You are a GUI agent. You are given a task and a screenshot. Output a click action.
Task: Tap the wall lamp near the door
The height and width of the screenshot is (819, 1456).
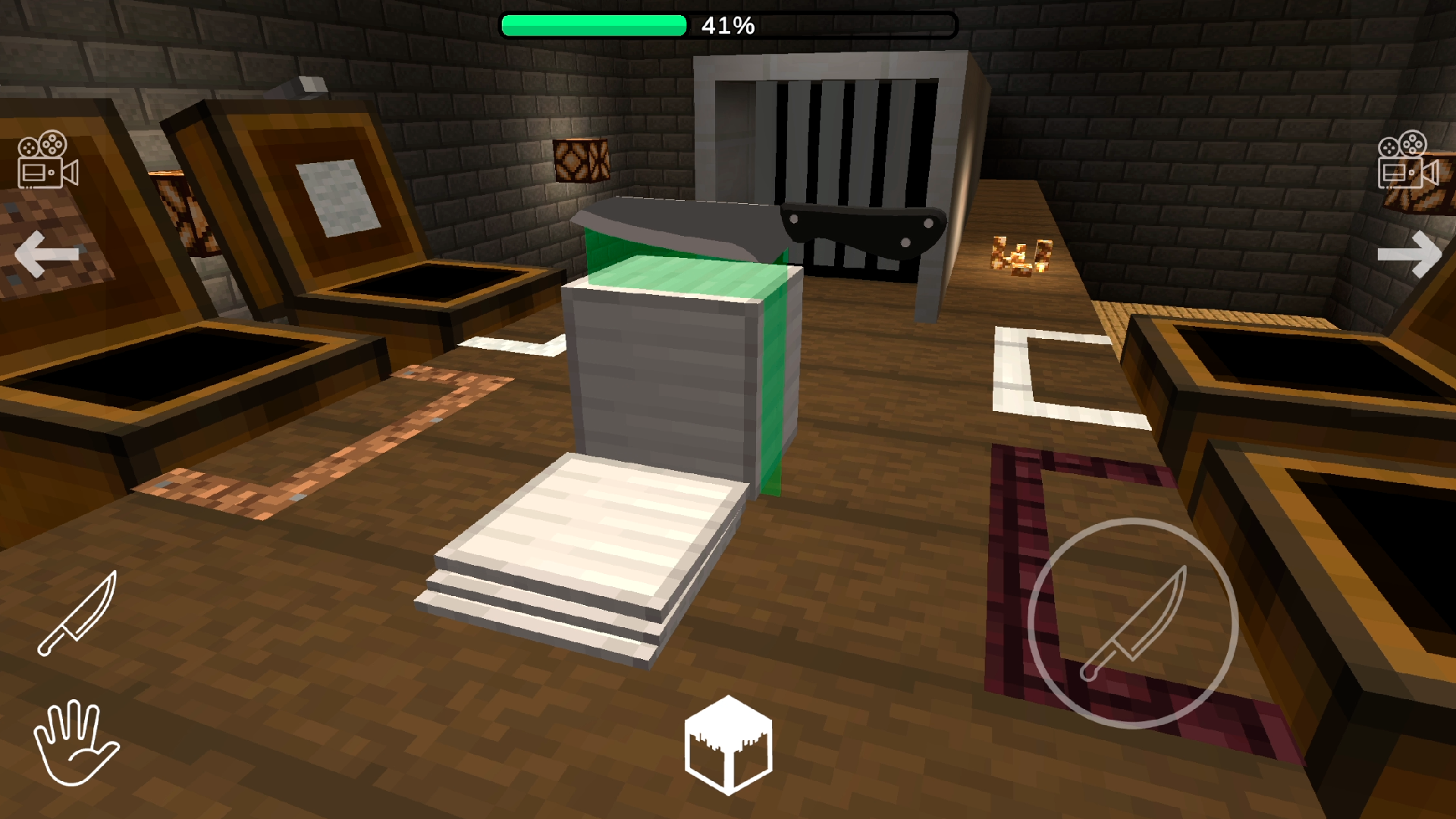coord(582,161)
